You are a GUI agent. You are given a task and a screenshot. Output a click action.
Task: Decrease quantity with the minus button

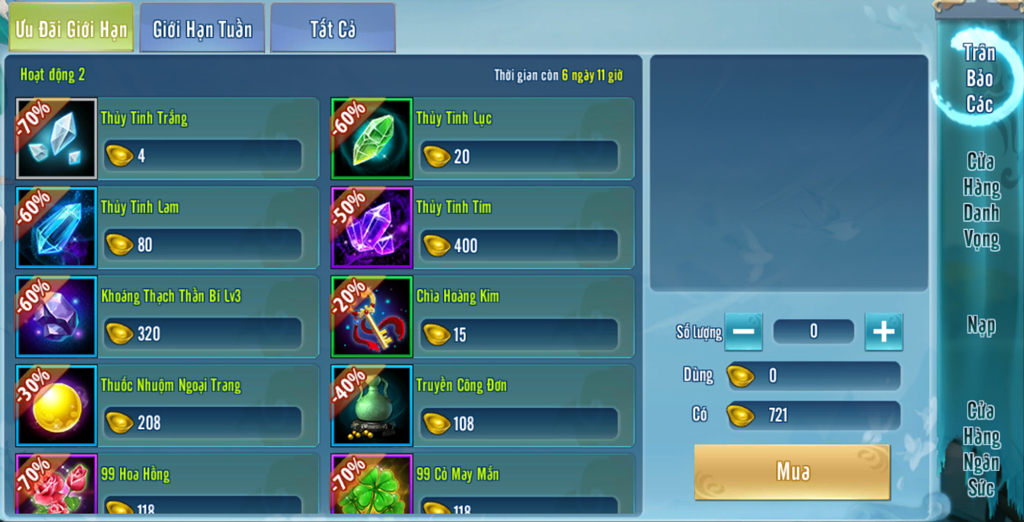point(743,332)
